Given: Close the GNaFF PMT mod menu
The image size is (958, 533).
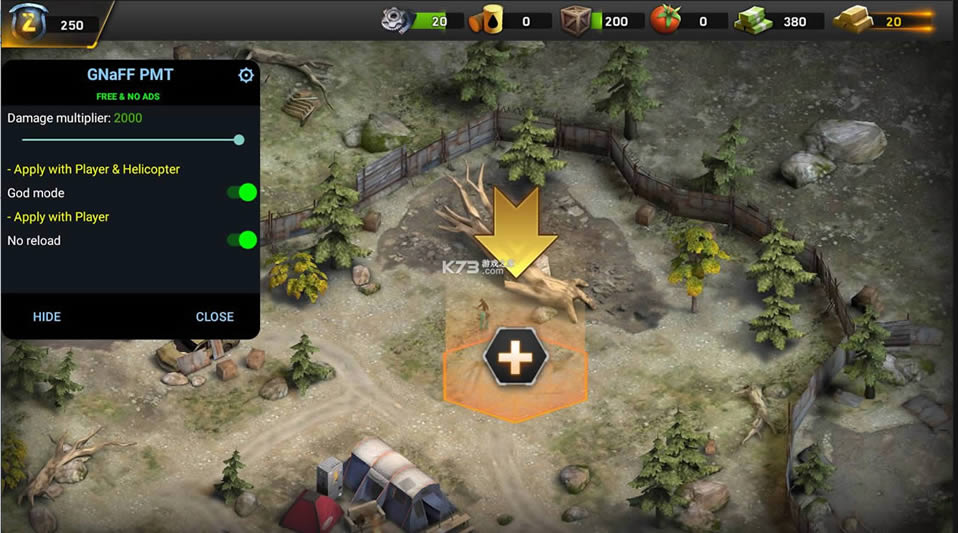Looking at the screenshot, I should pyautogui.click(x=215, y=317).
